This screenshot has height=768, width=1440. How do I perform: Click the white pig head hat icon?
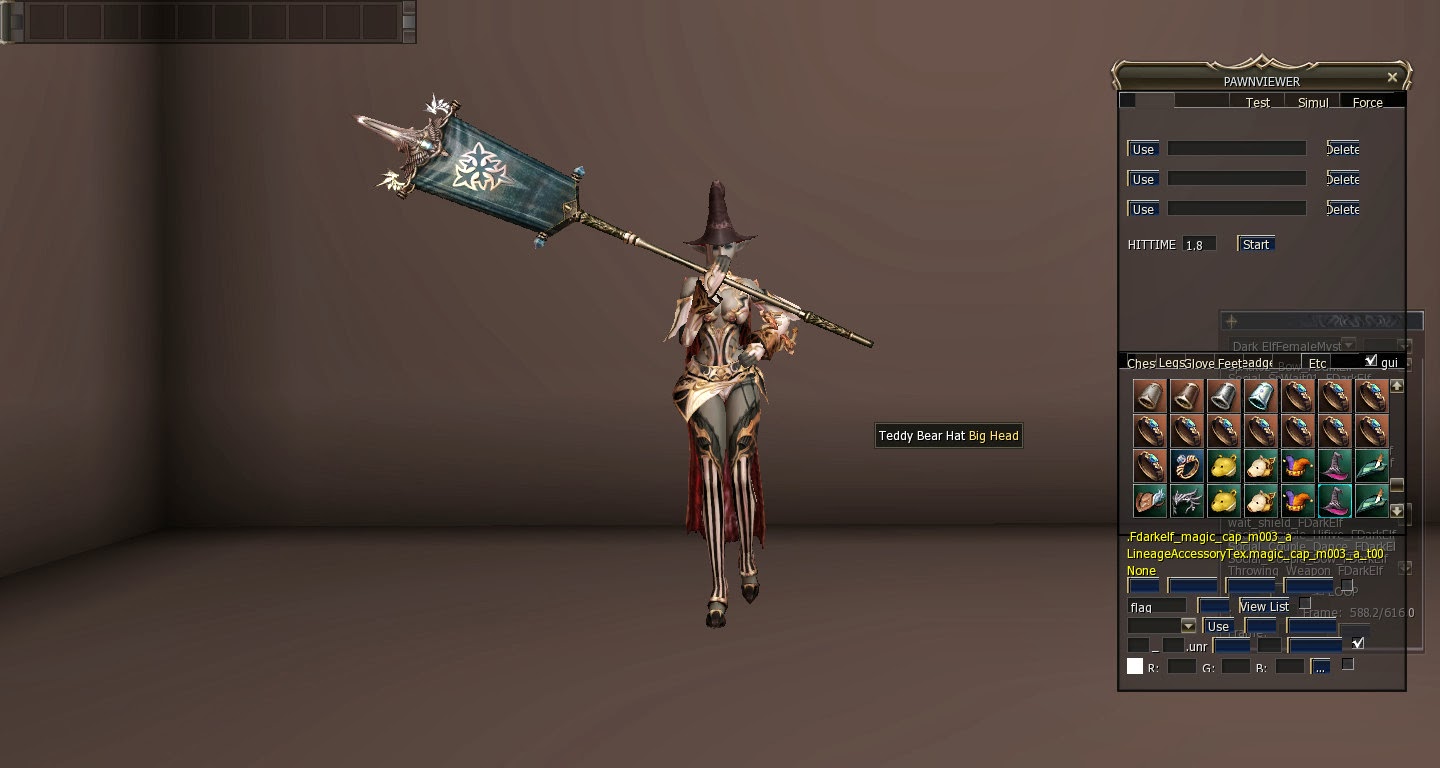point(1261,465)
